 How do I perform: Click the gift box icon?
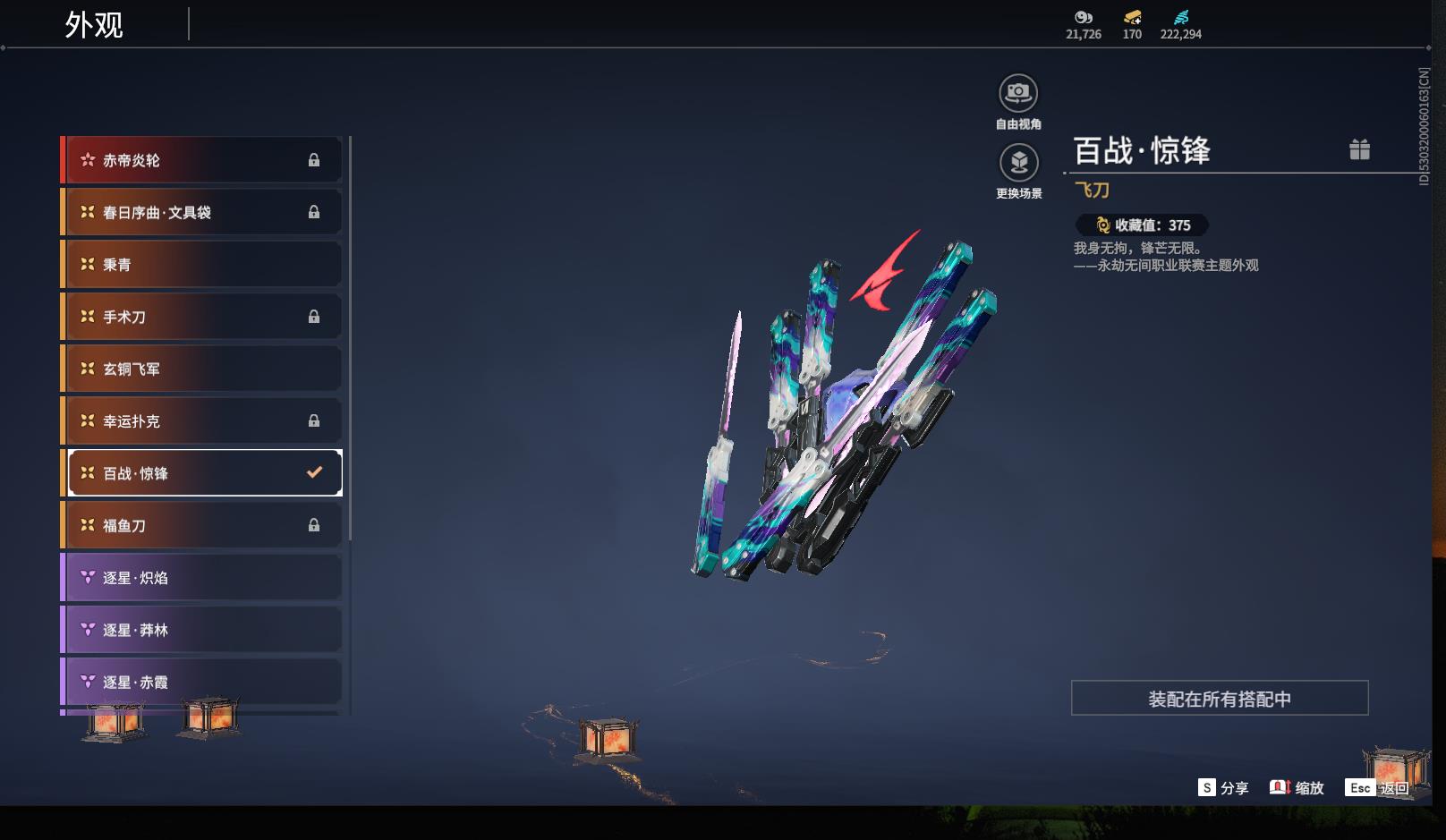click(1359, 149)
